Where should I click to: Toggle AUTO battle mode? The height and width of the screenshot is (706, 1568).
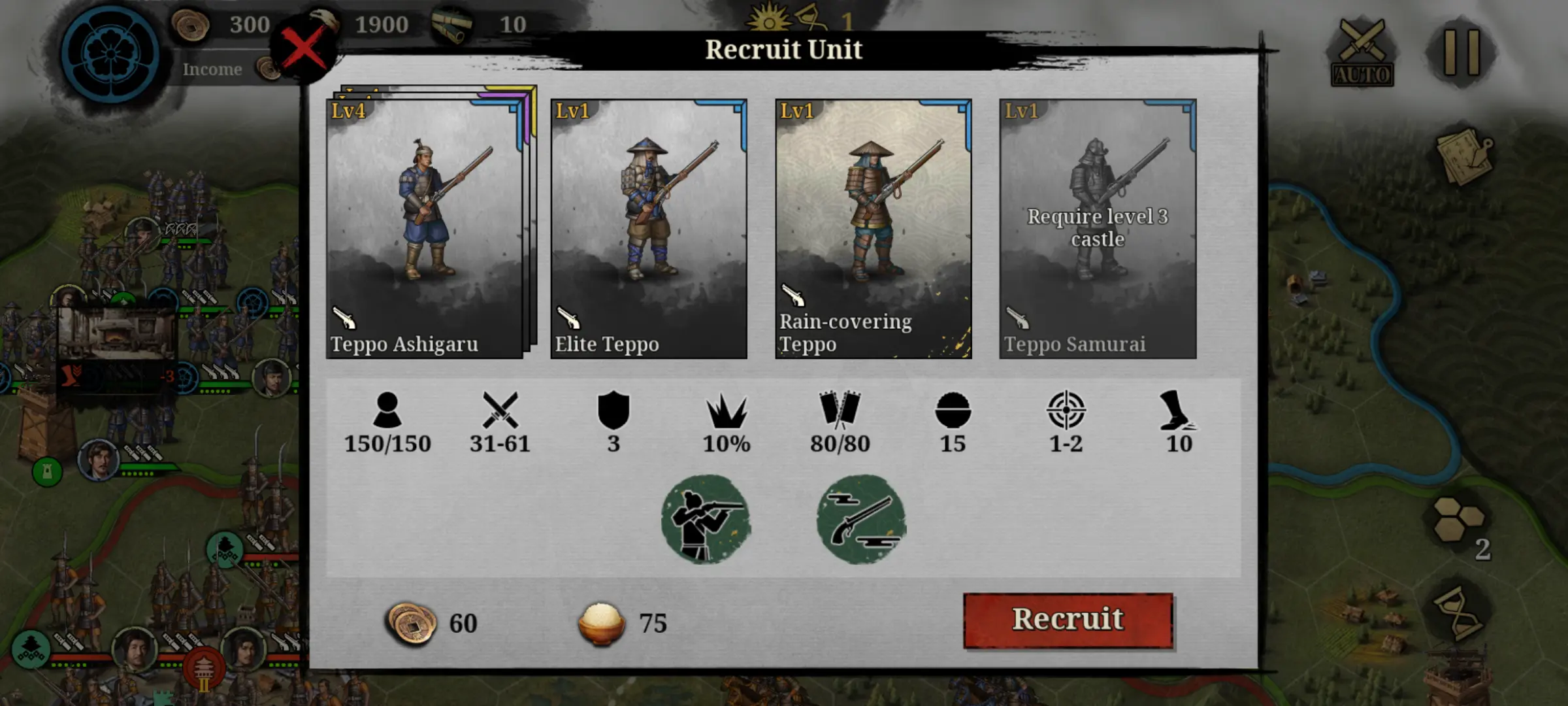coord(1362,54)
